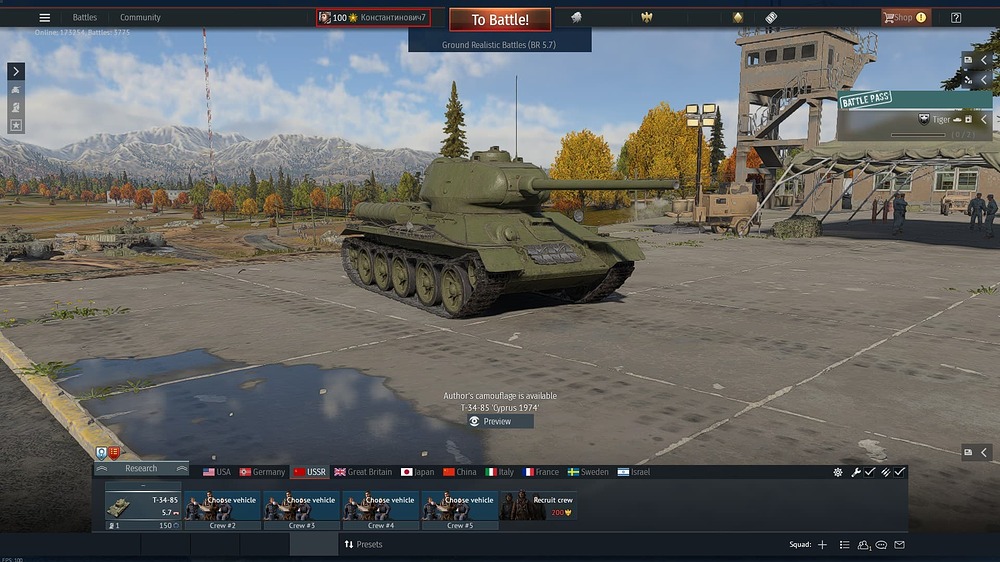Open the help question mark icon
The image size is (1000, 562).
point(956,17)
